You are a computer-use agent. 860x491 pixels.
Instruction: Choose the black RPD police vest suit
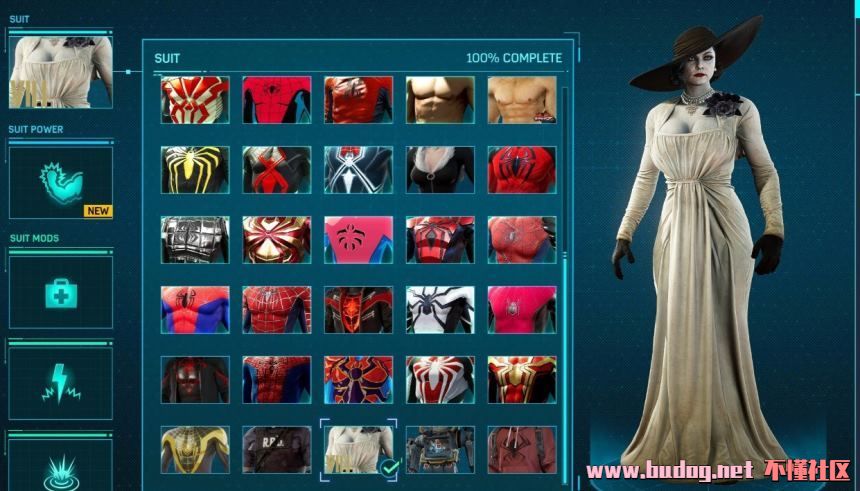coord(277,450)
